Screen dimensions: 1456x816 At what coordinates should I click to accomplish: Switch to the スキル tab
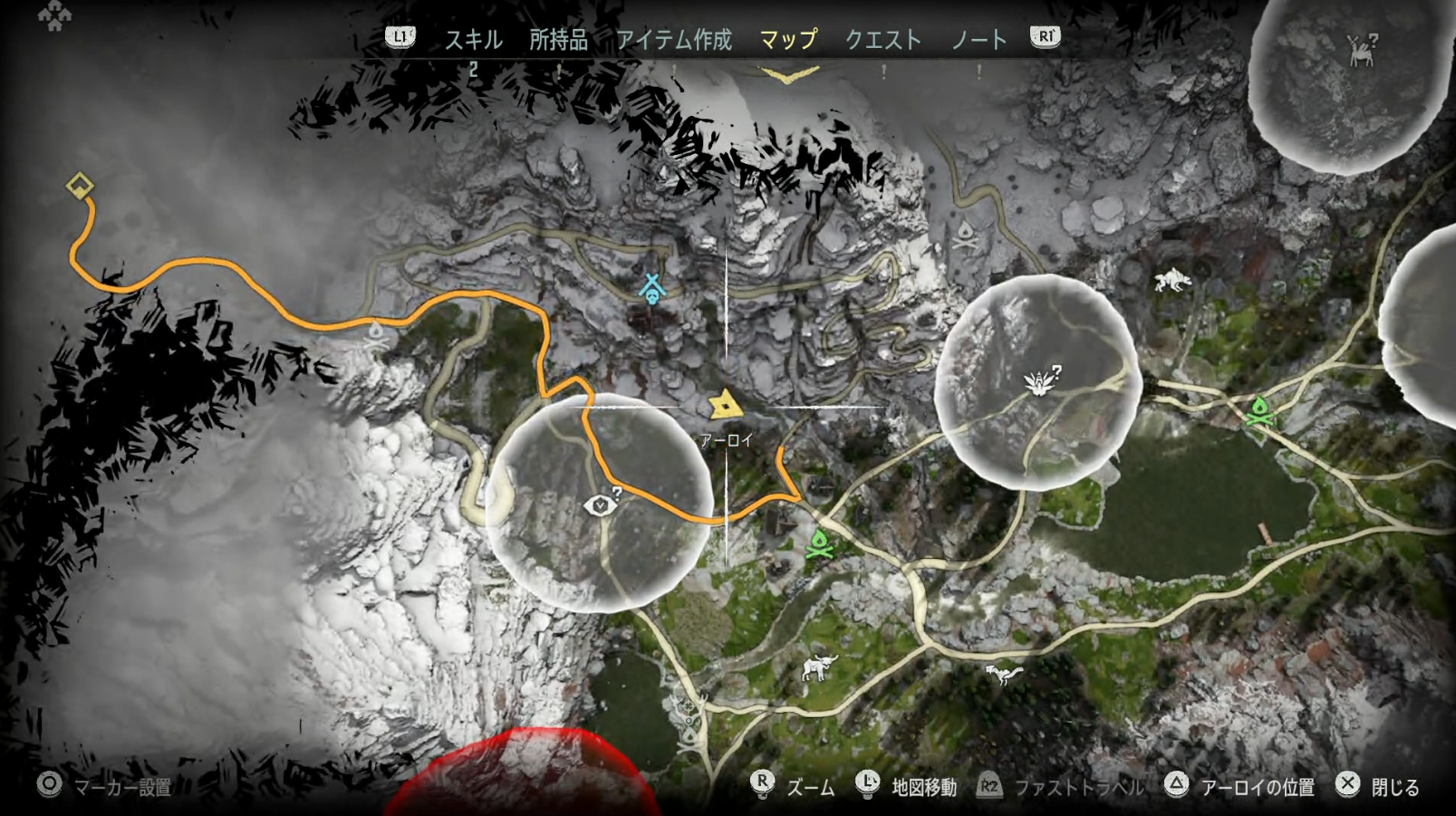coord(473,39)
